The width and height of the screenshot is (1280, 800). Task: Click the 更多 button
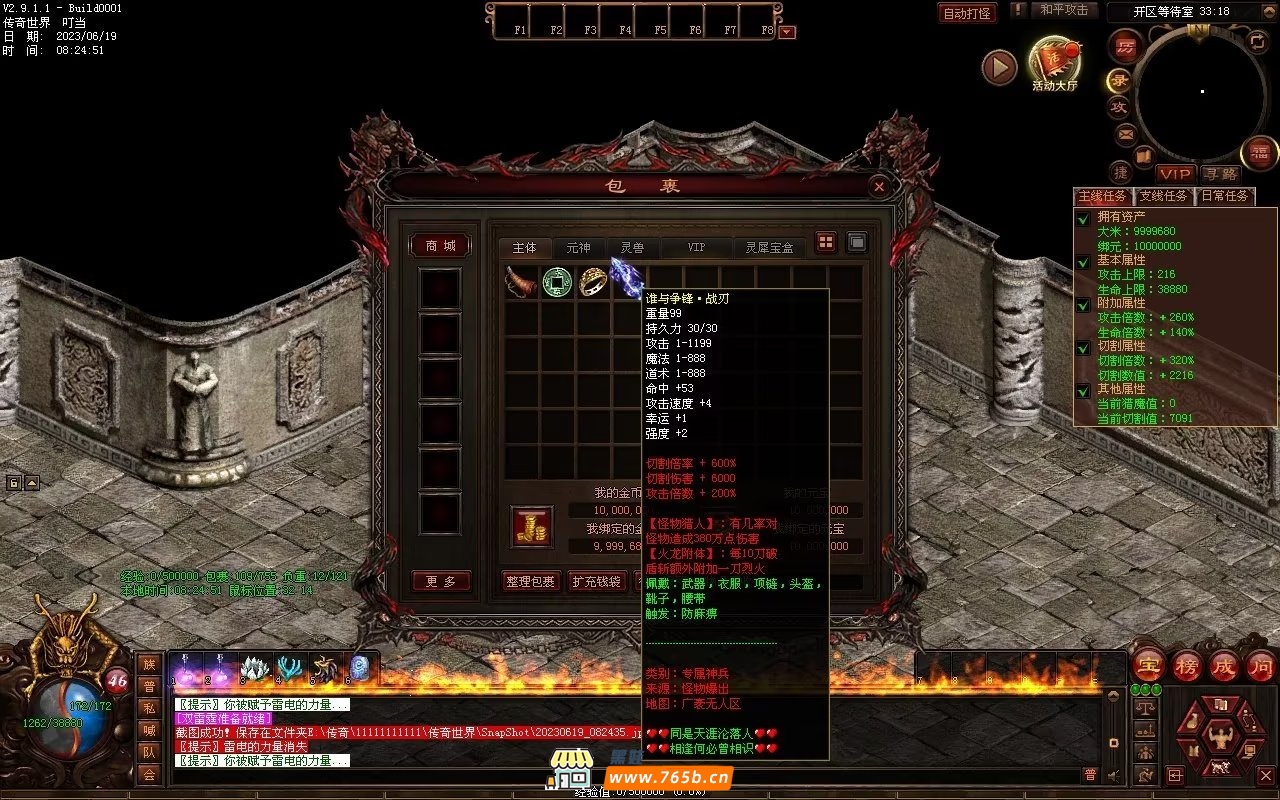coord(441,581)
